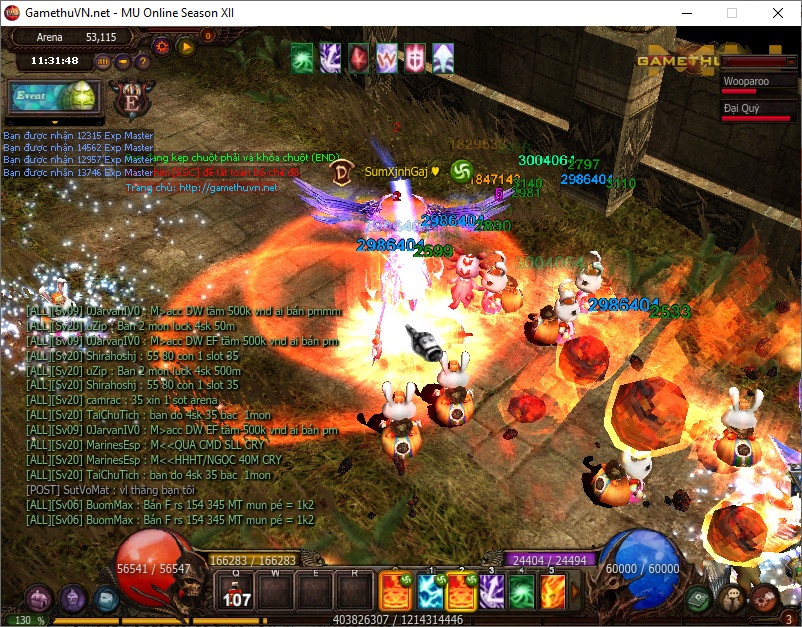Open the question mark help button
The image size is (802, 627).
(143, 61)
